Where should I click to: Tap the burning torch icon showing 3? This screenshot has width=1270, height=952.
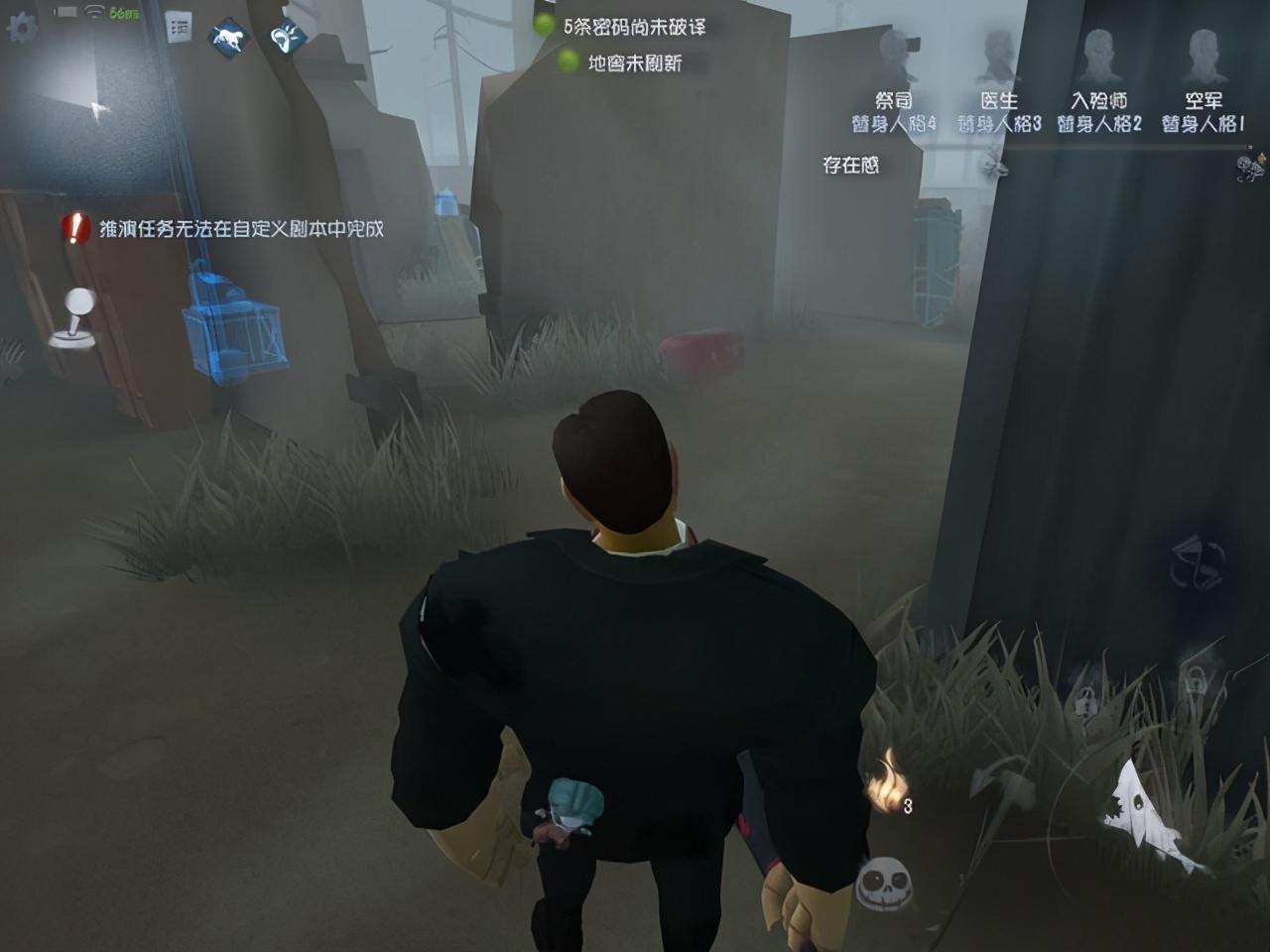(x=888, y=783)
